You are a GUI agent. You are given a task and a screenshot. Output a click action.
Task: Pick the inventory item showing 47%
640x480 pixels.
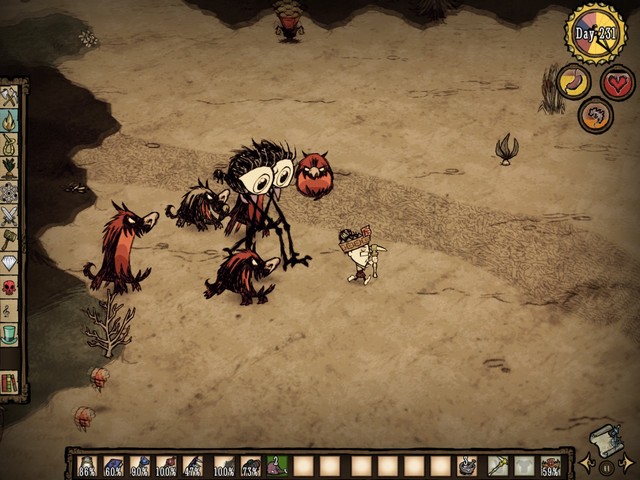(x=194, y=465)
